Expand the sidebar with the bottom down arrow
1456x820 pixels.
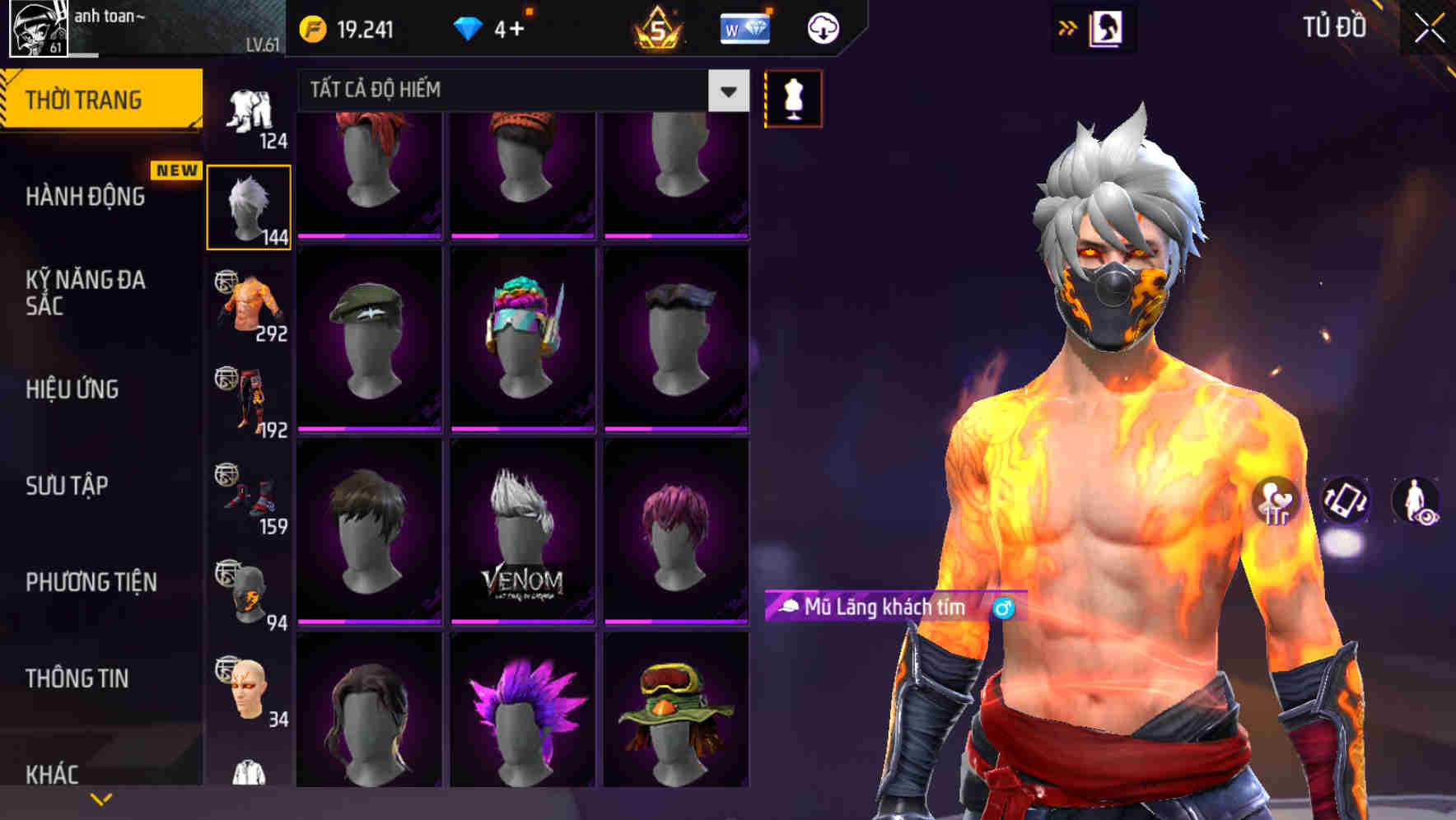coord(101,797)
